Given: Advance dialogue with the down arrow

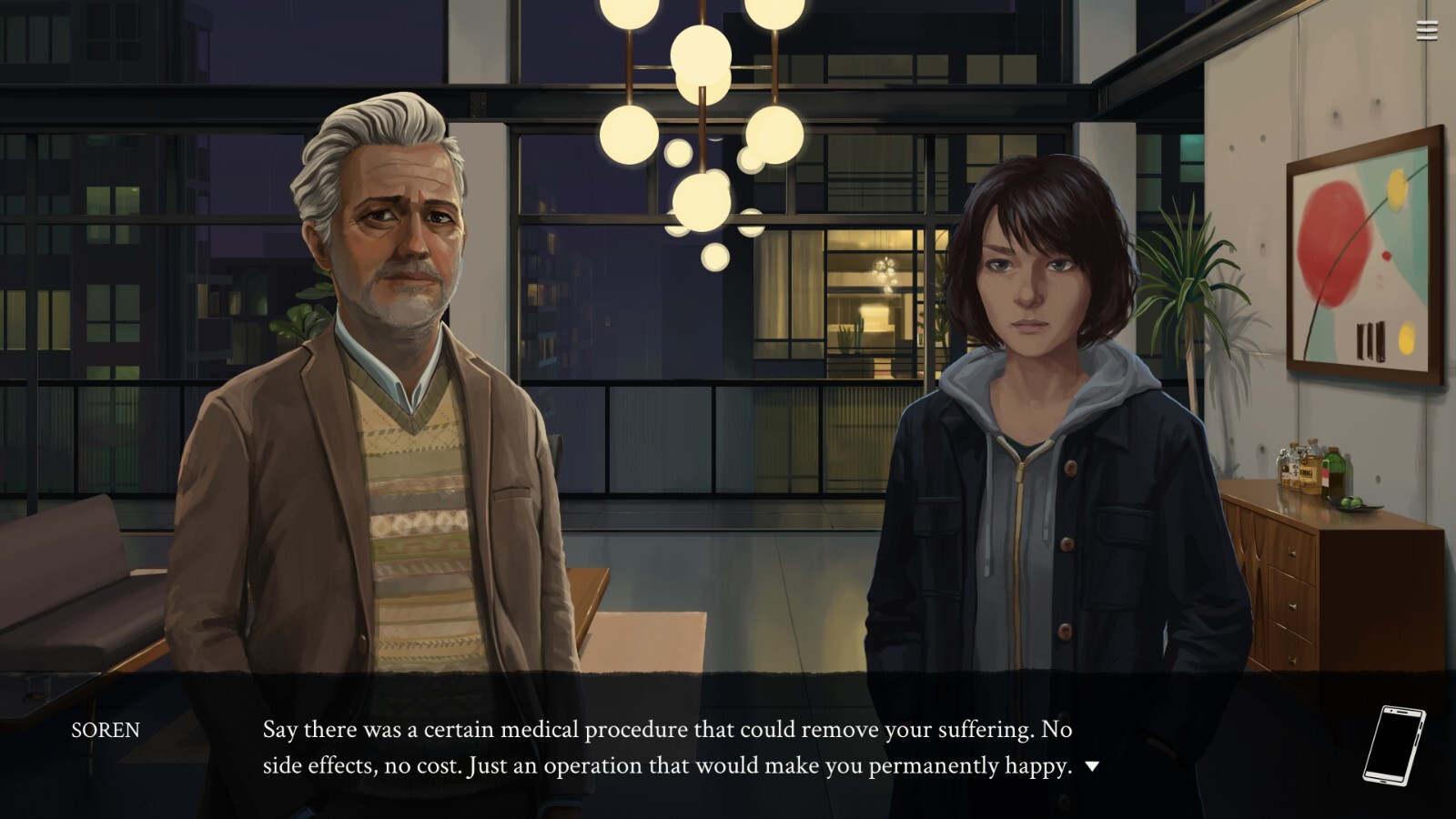Looking at the screenshot, I should (x=1092, y=766).
